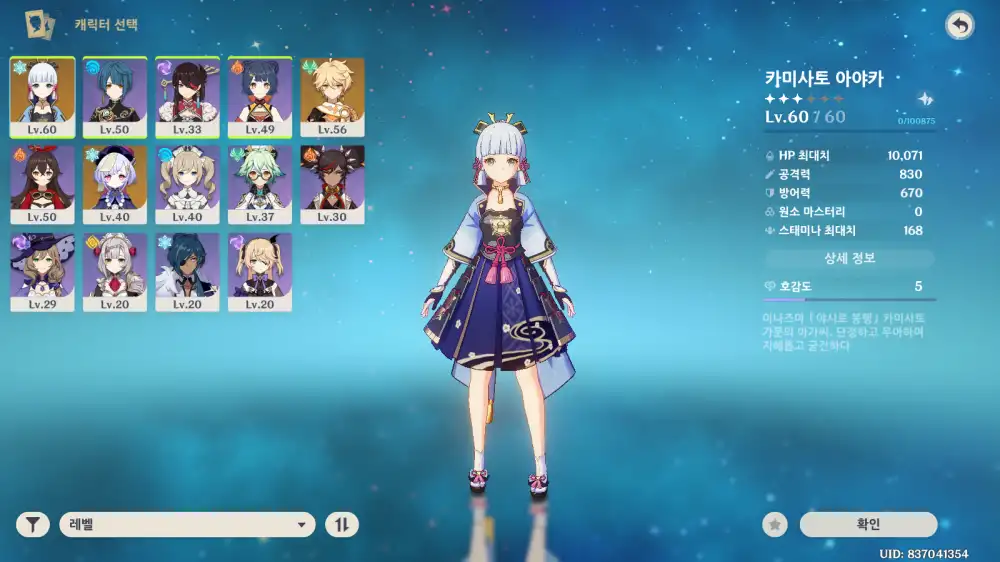Pick Qiqi from the roster

point(115,184)
